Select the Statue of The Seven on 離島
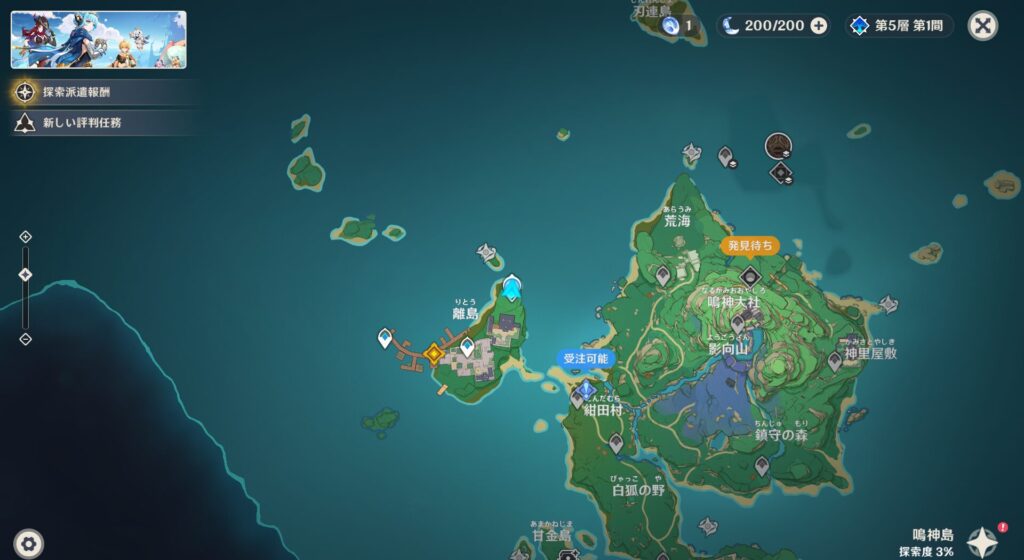 point(512,288)
